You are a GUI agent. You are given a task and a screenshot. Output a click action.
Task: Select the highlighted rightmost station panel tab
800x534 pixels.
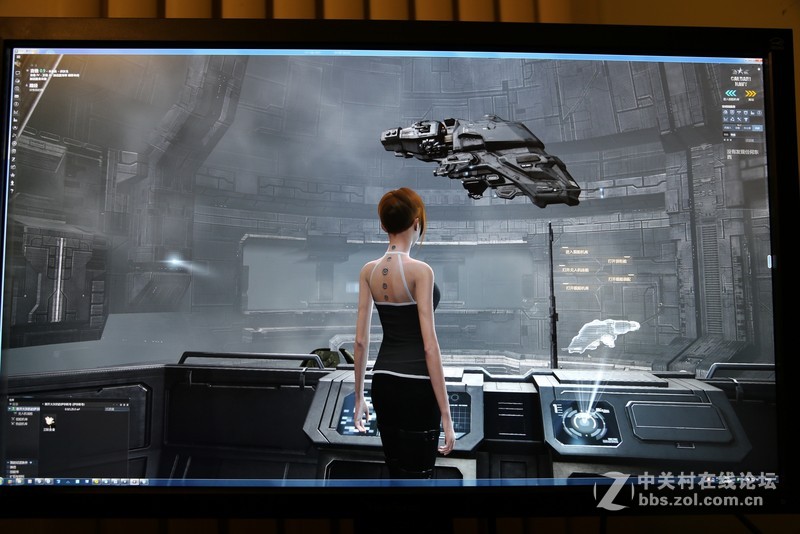(758, 127)
